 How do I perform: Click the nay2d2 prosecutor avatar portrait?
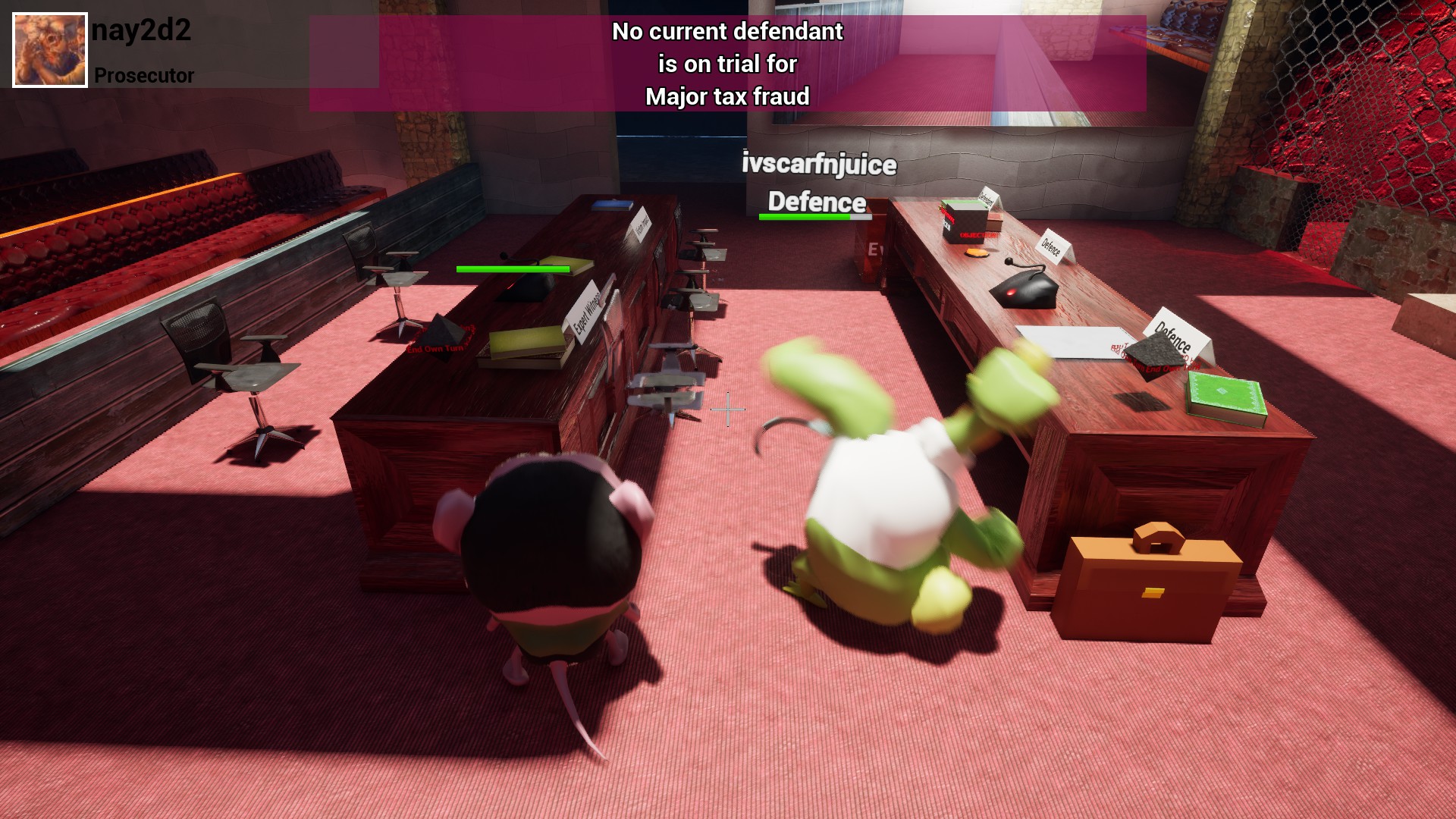point(49,48)
